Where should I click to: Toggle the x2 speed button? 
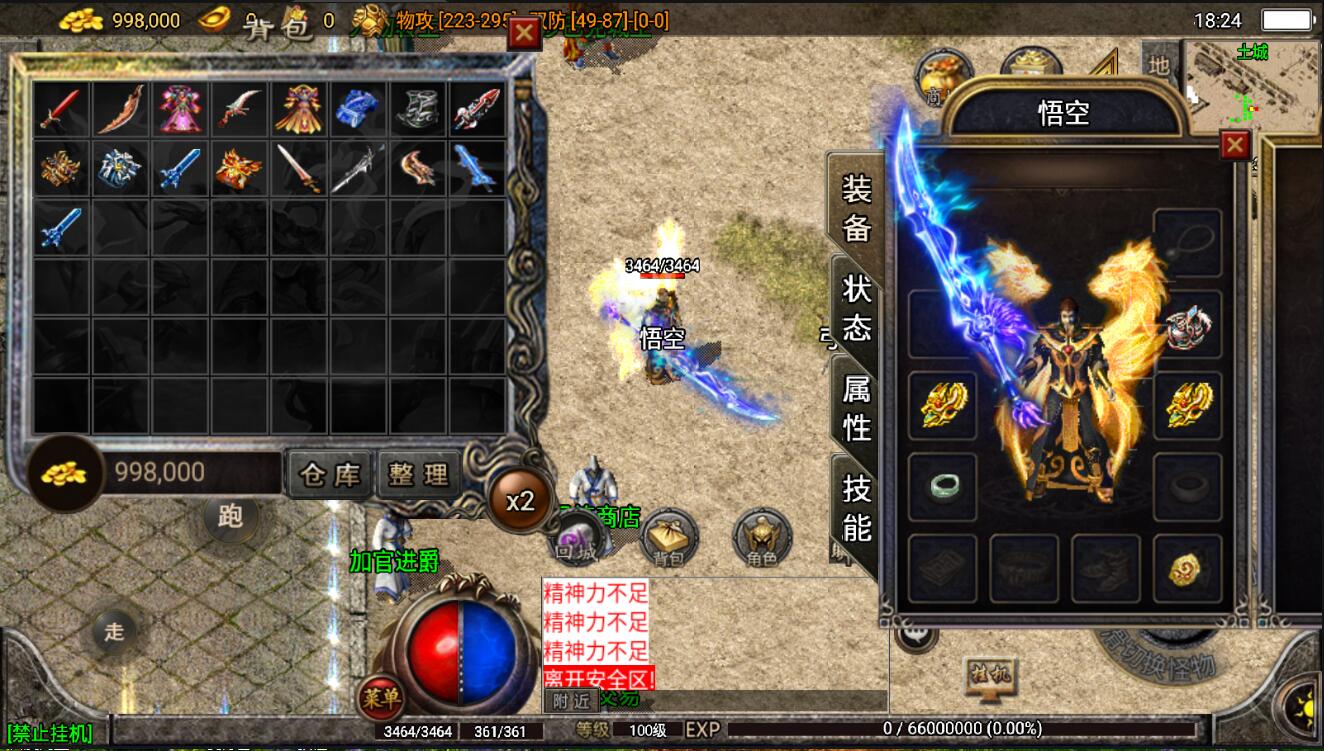(520, 501)
